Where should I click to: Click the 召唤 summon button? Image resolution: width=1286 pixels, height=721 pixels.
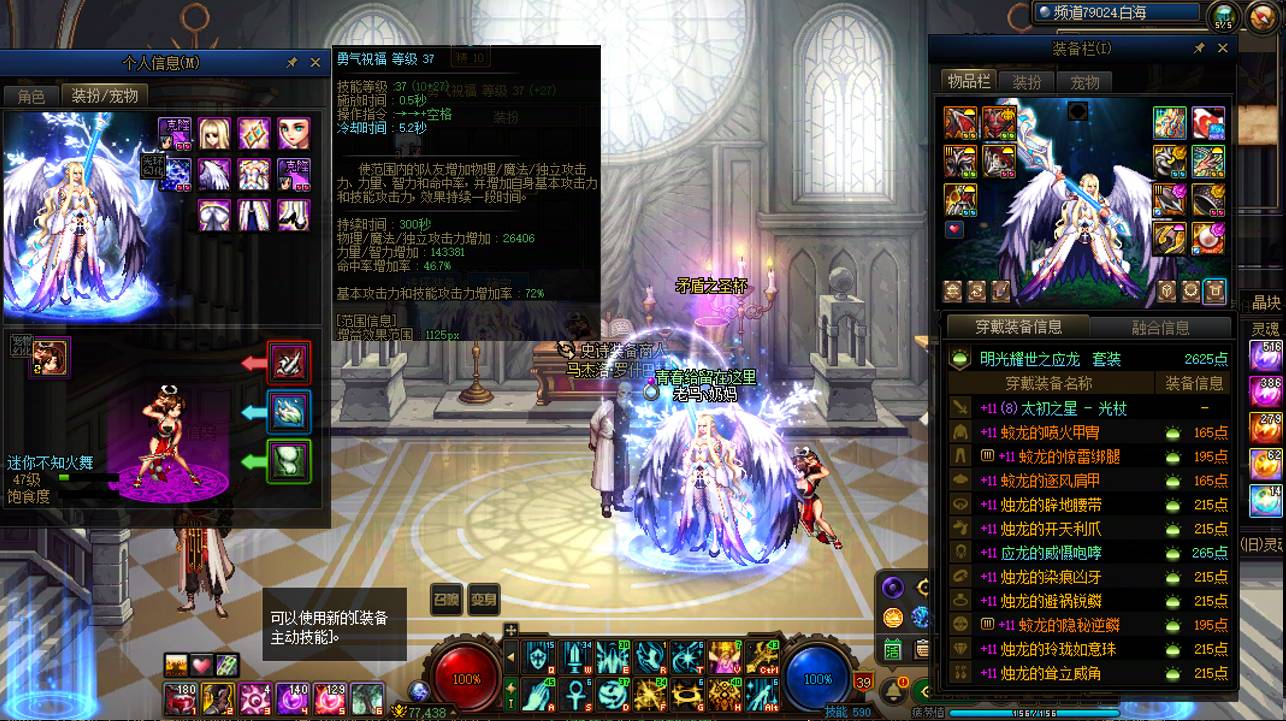[x=446, y=598]
